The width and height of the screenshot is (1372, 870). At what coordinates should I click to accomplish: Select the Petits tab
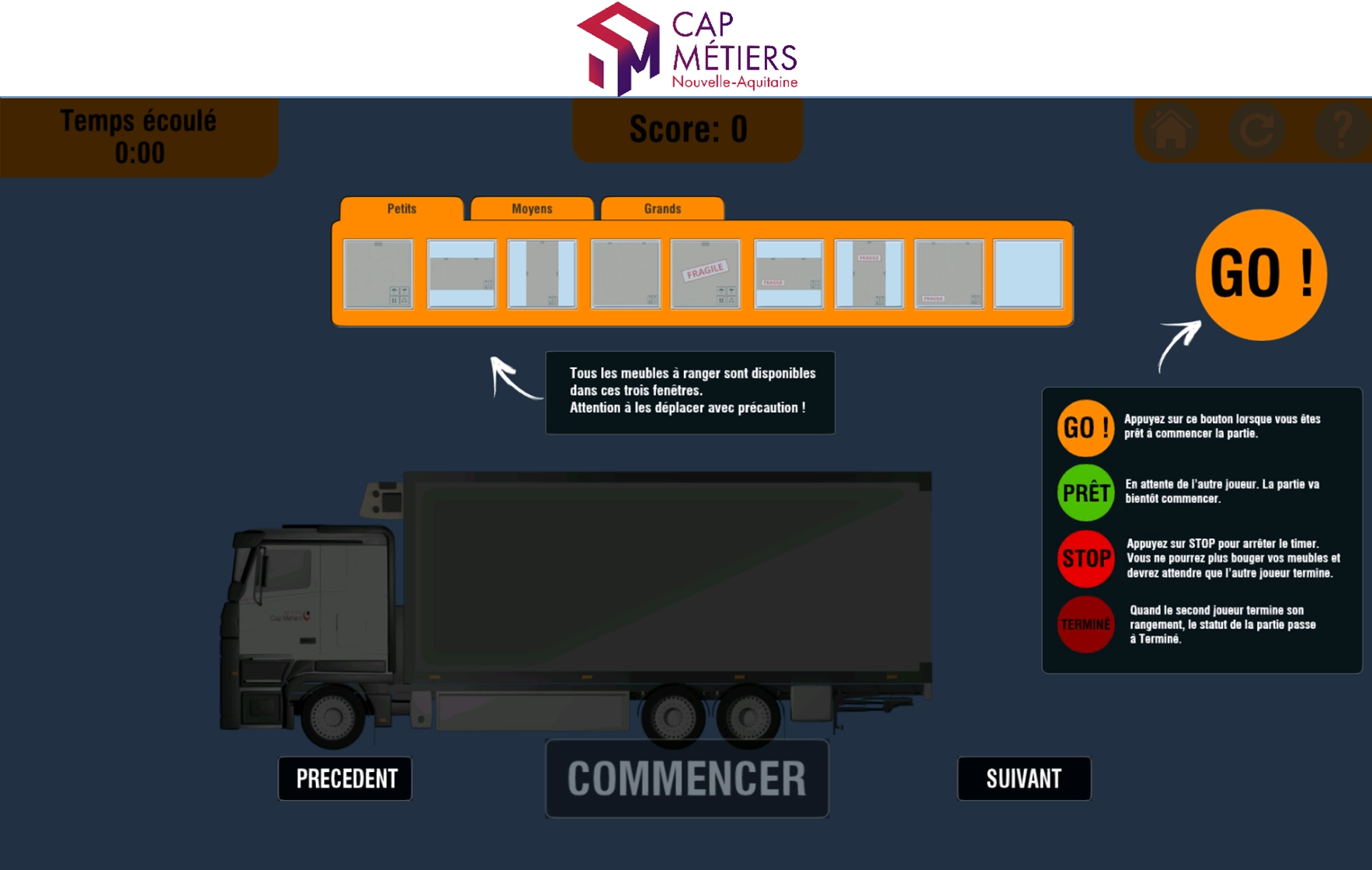pos(402,208)
